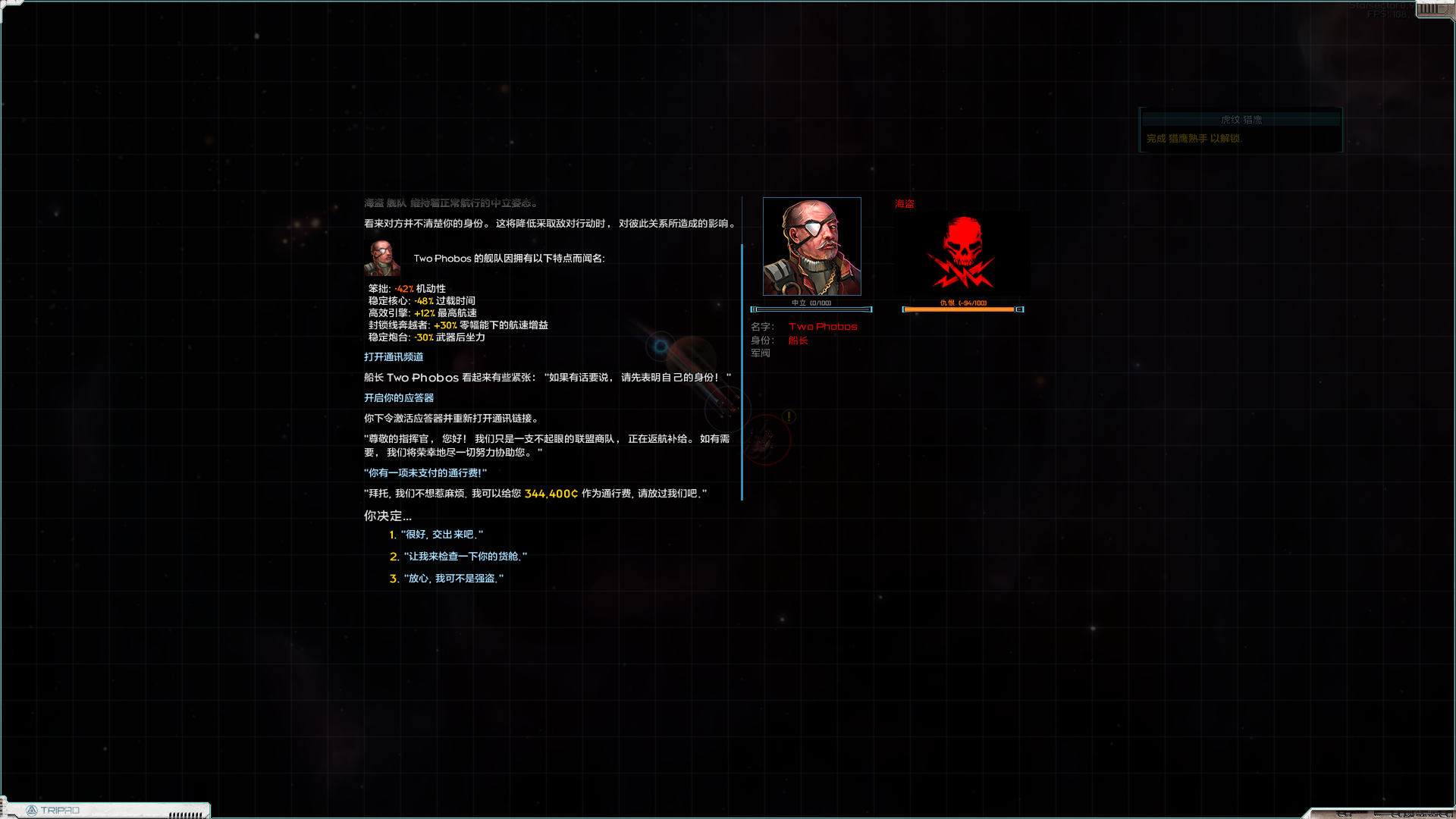Select the pirate fleet ship in space
The height and width of the screenshot is (819, 1456).
[x=766, y=438]
